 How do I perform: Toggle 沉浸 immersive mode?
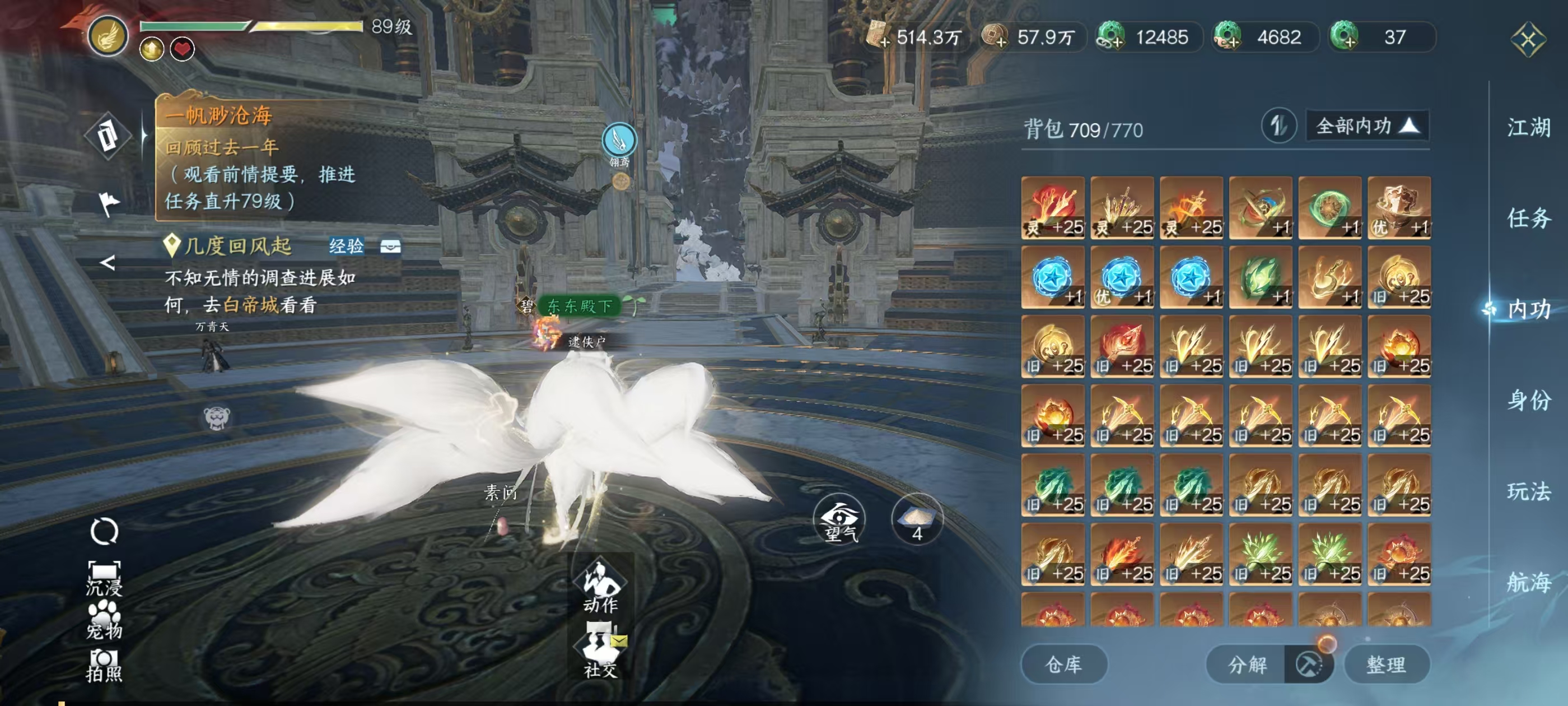tap(104, 577)
